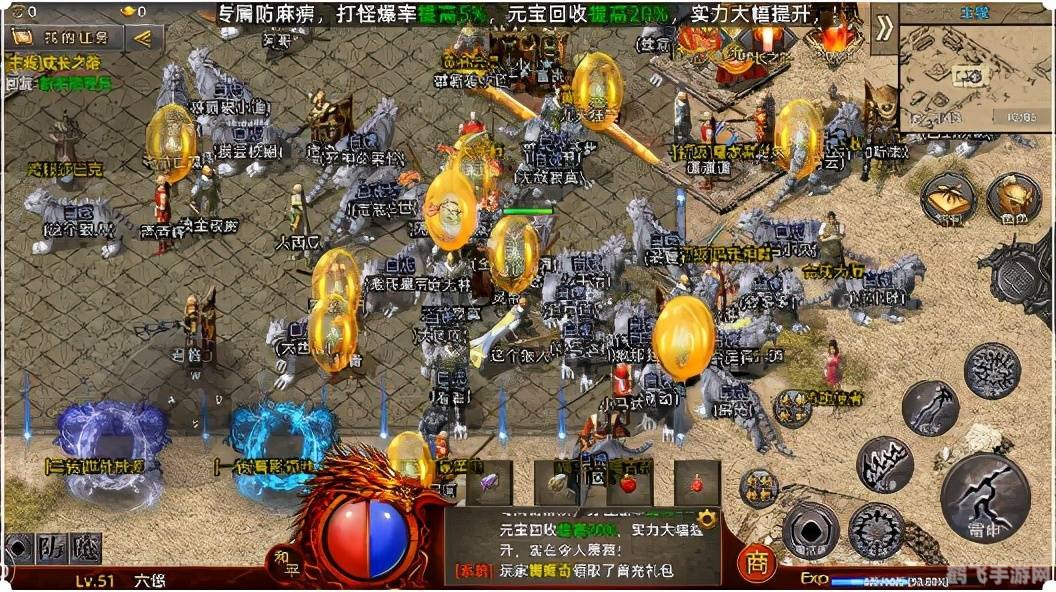Use the purple crystal quick-slot item
This screenshot has width=1056, height=592.
[x=489, y=482]
